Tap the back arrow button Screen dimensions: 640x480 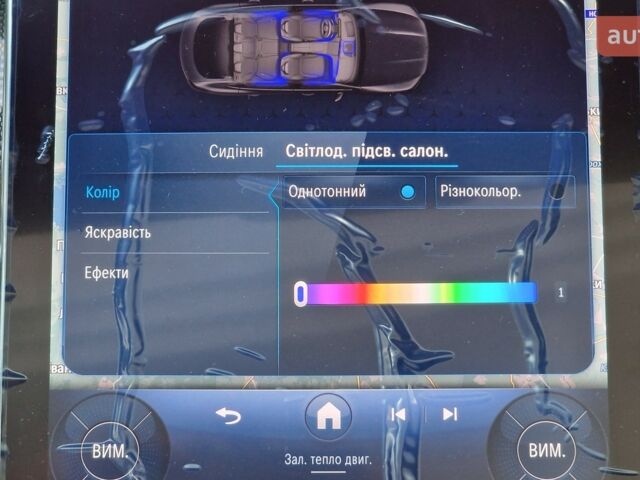pyautogui.click(x=229, y=415)
